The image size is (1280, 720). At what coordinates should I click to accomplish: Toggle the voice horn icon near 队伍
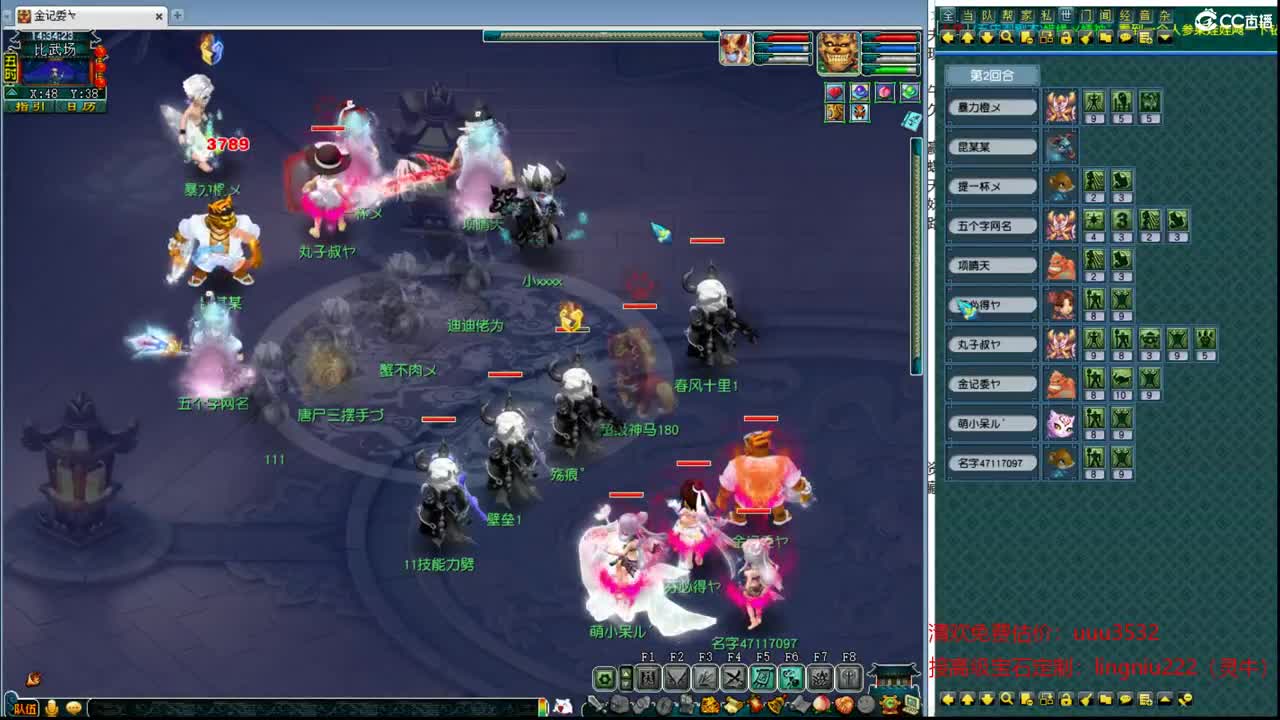pos(50,707)
